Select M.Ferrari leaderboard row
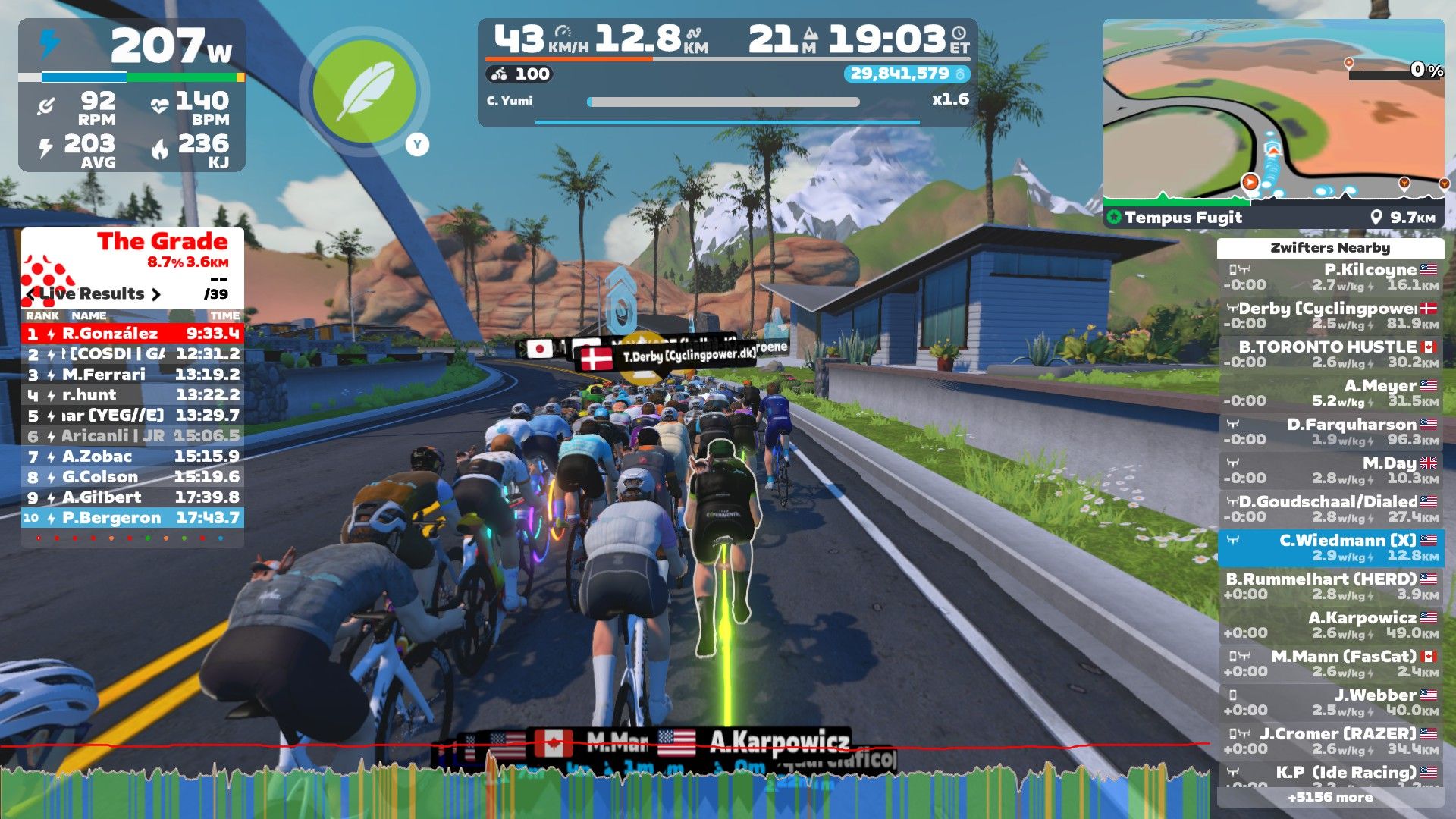Screen dimensions: 1456x819 [133, 375]
